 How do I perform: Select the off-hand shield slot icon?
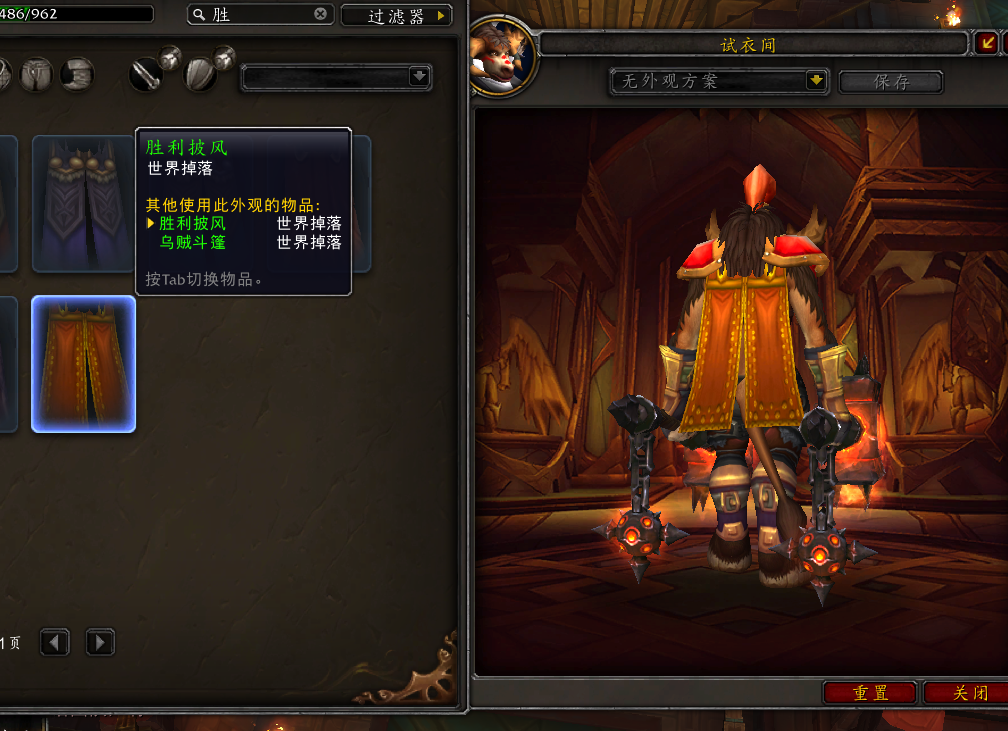pos(201,73)
